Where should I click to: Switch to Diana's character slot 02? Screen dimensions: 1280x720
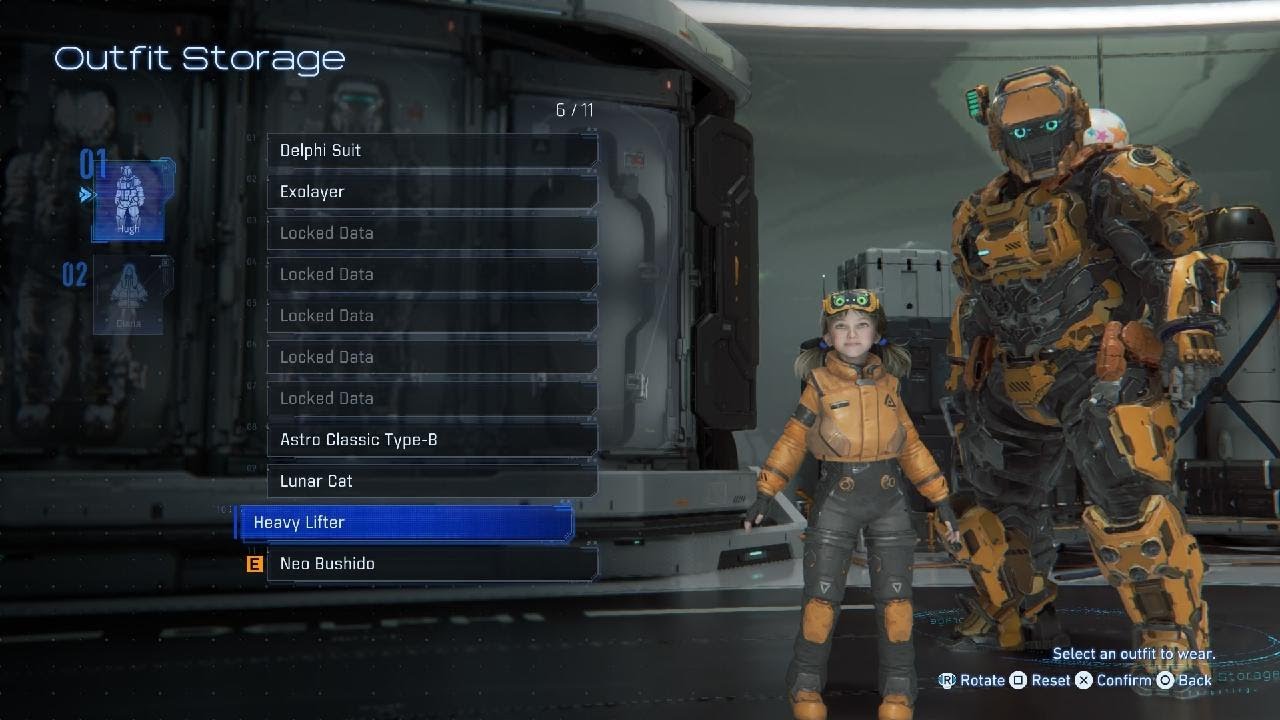128,294
